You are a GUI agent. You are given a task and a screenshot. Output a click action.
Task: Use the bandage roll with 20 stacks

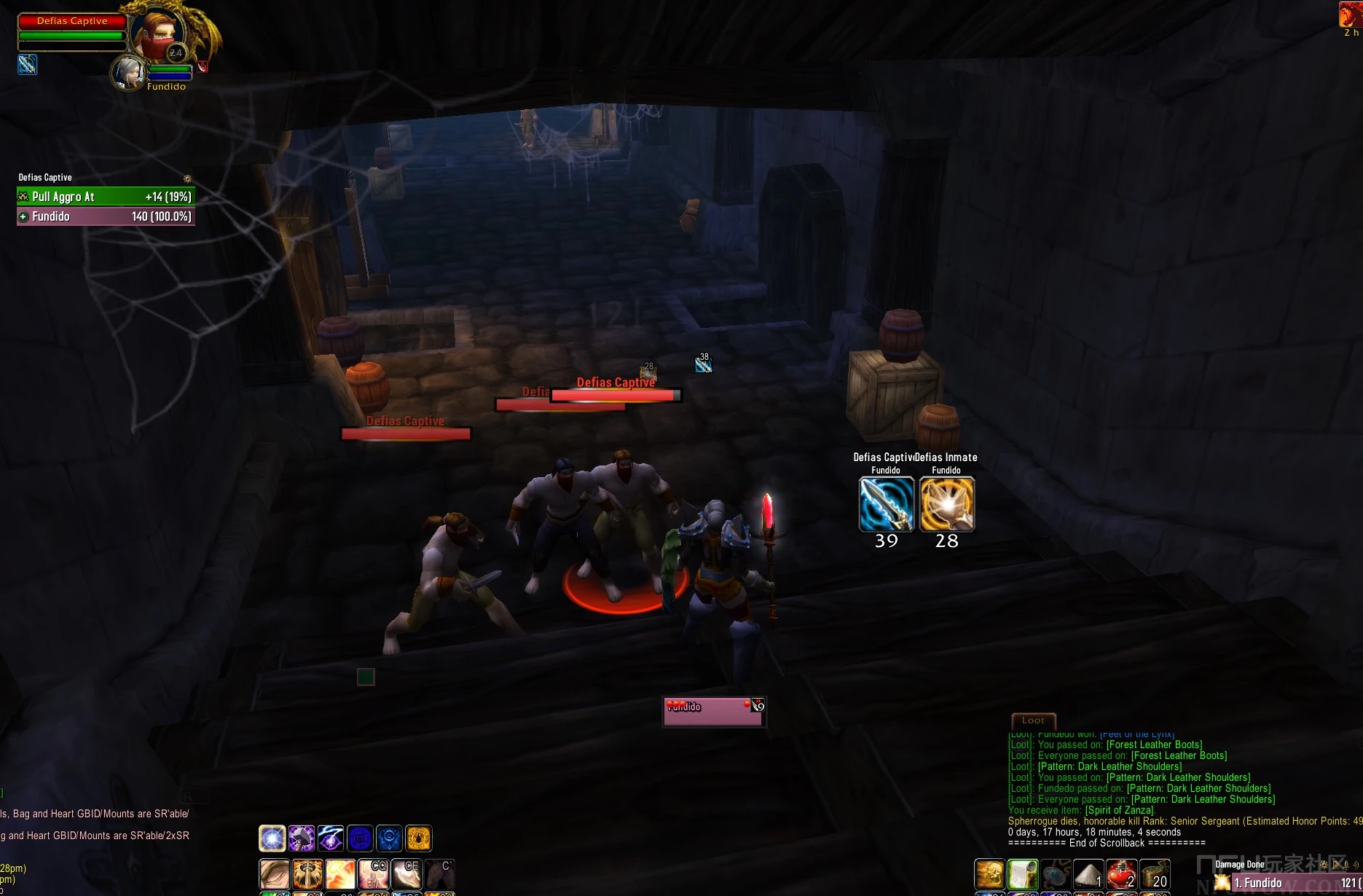click(1155, 873)
